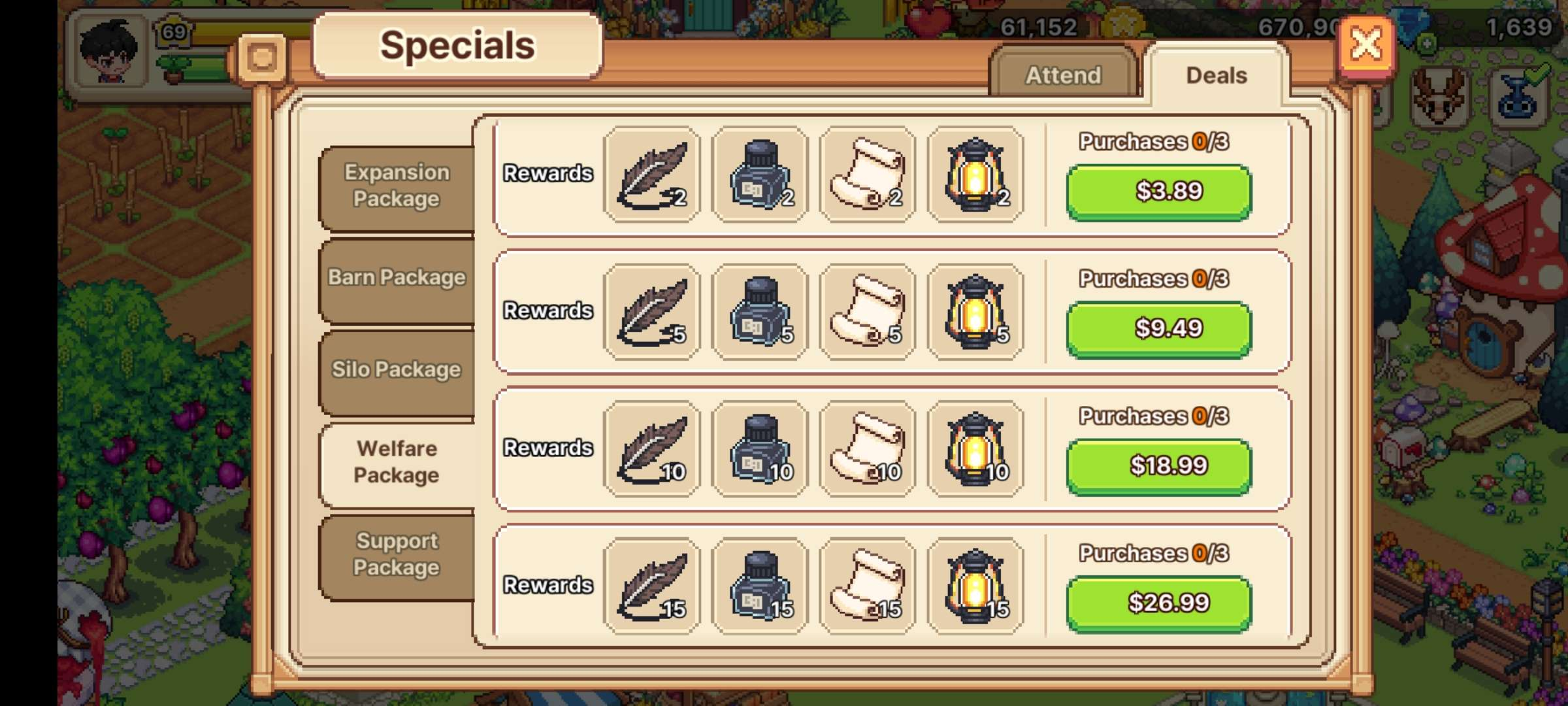The width and height of the screenshot is (1568, 706).
Task: Click the lantern reward icon in the $26.99 row
Action: coord(975,586)
